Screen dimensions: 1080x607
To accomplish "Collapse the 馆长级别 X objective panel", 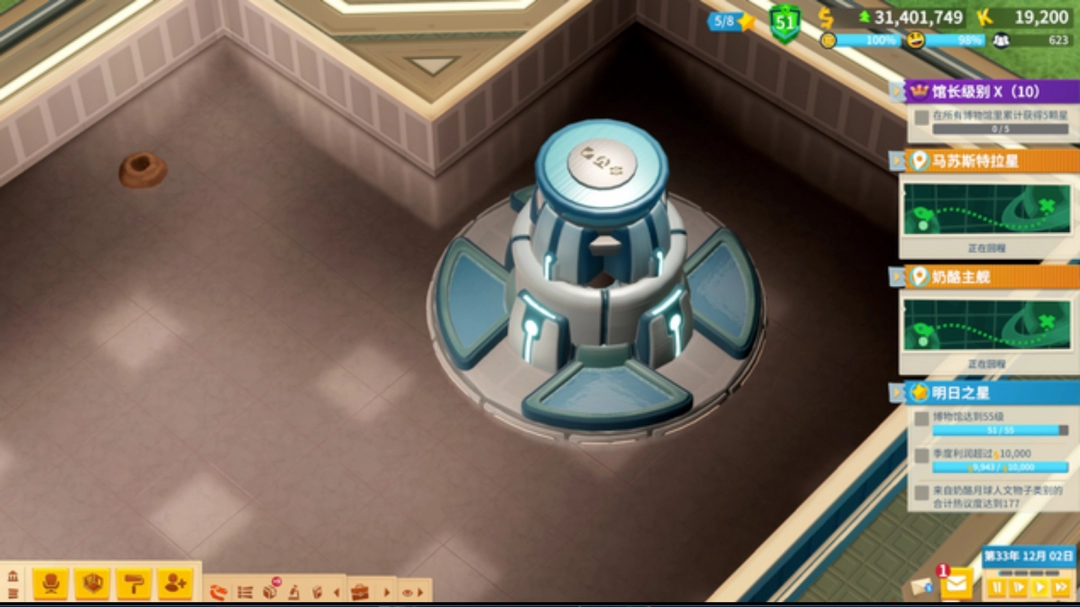I will click(896, 91).
